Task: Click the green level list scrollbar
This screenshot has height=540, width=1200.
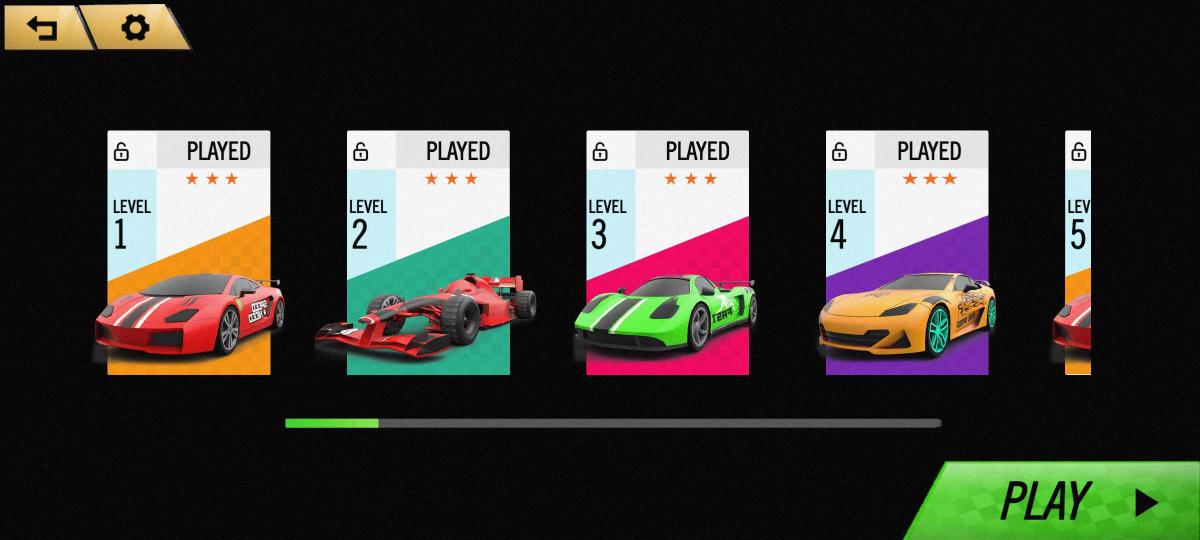Action: click(x=332, y=423)
